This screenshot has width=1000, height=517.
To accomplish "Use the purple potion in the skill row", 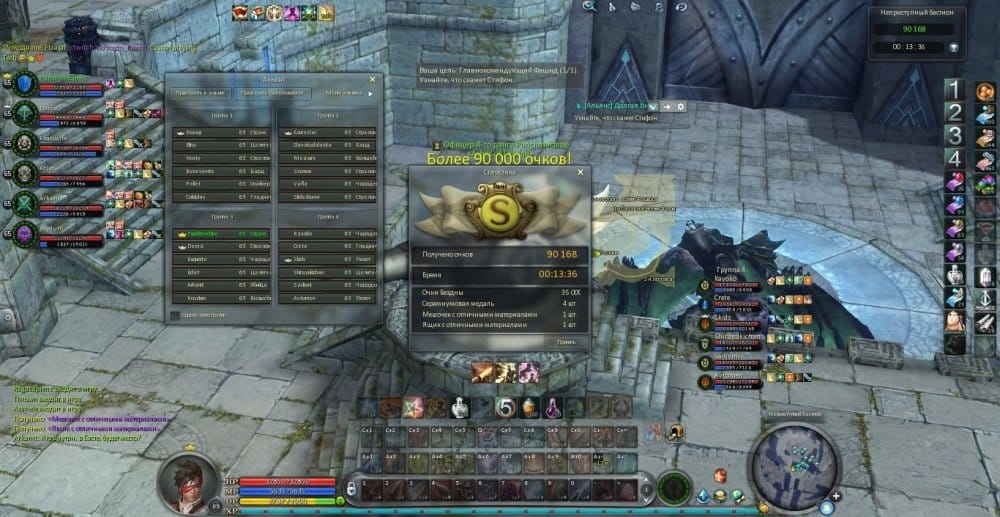I will [554, 407].
